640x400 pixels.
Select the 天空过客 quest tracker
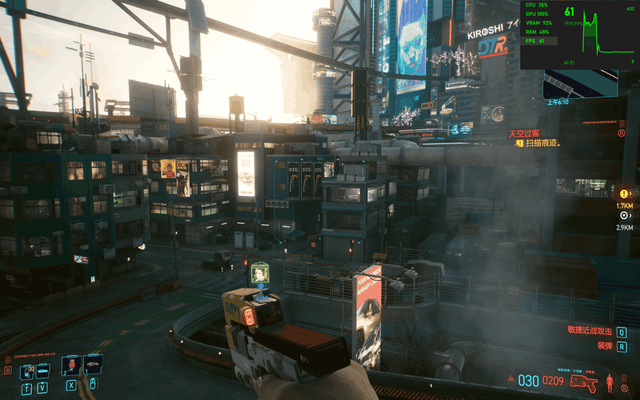click(x=524, y=133)
